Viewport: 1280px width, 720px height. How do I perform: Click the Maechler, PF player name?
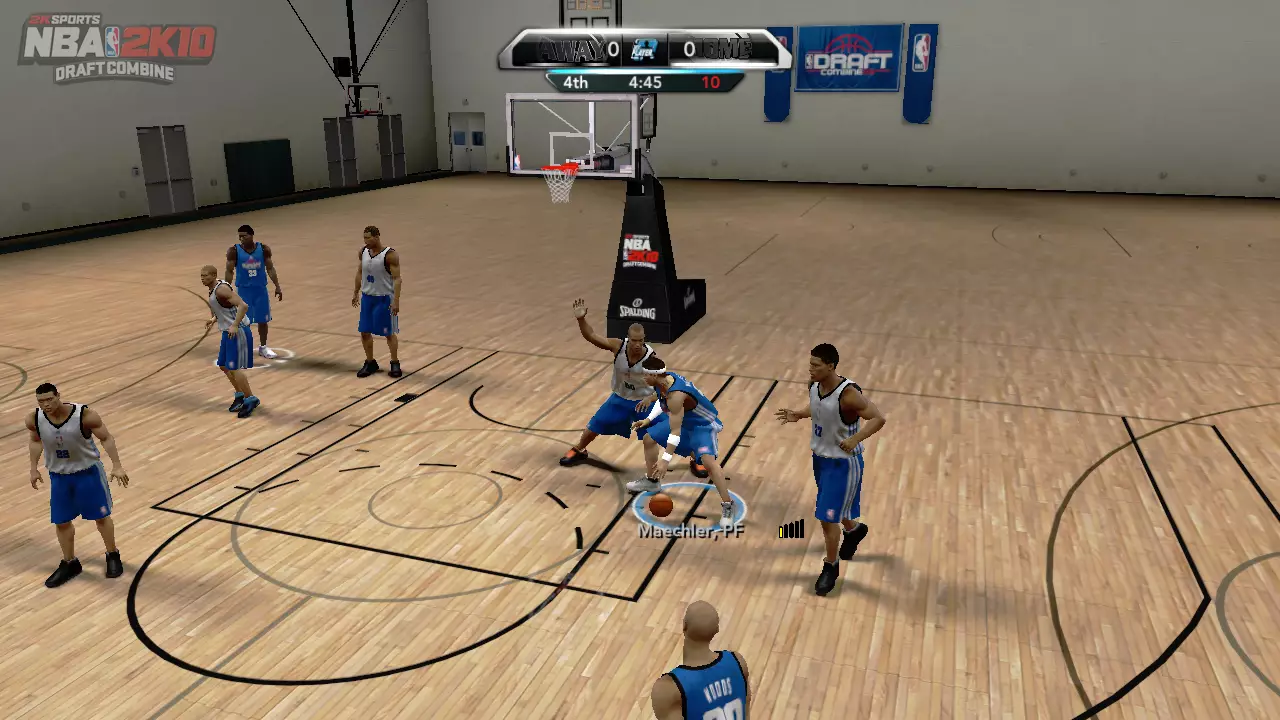pyautogui.click(x=692, y=531)
